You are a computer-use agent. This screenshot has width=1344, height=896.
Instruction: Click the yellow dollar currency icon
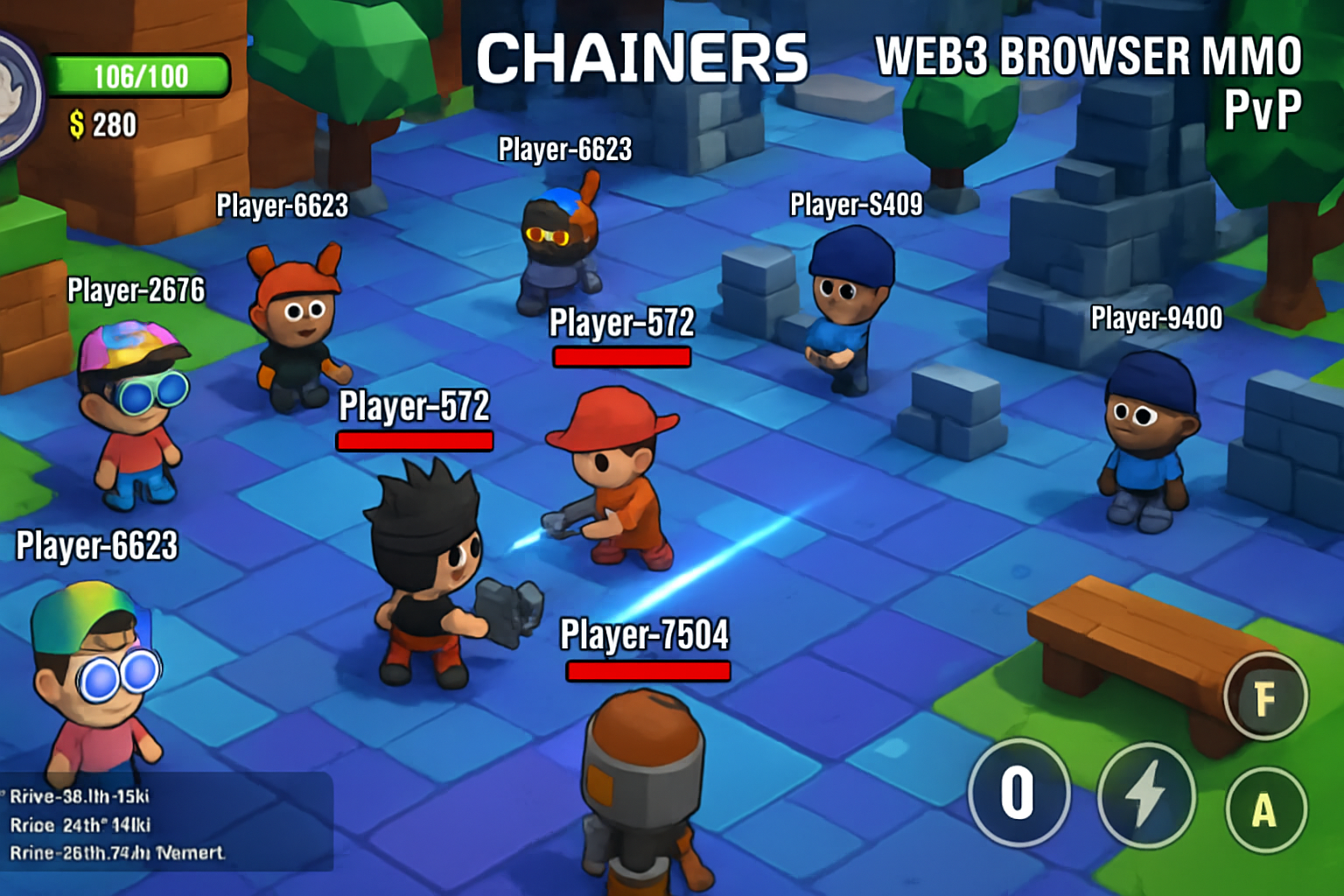(79, 124)
